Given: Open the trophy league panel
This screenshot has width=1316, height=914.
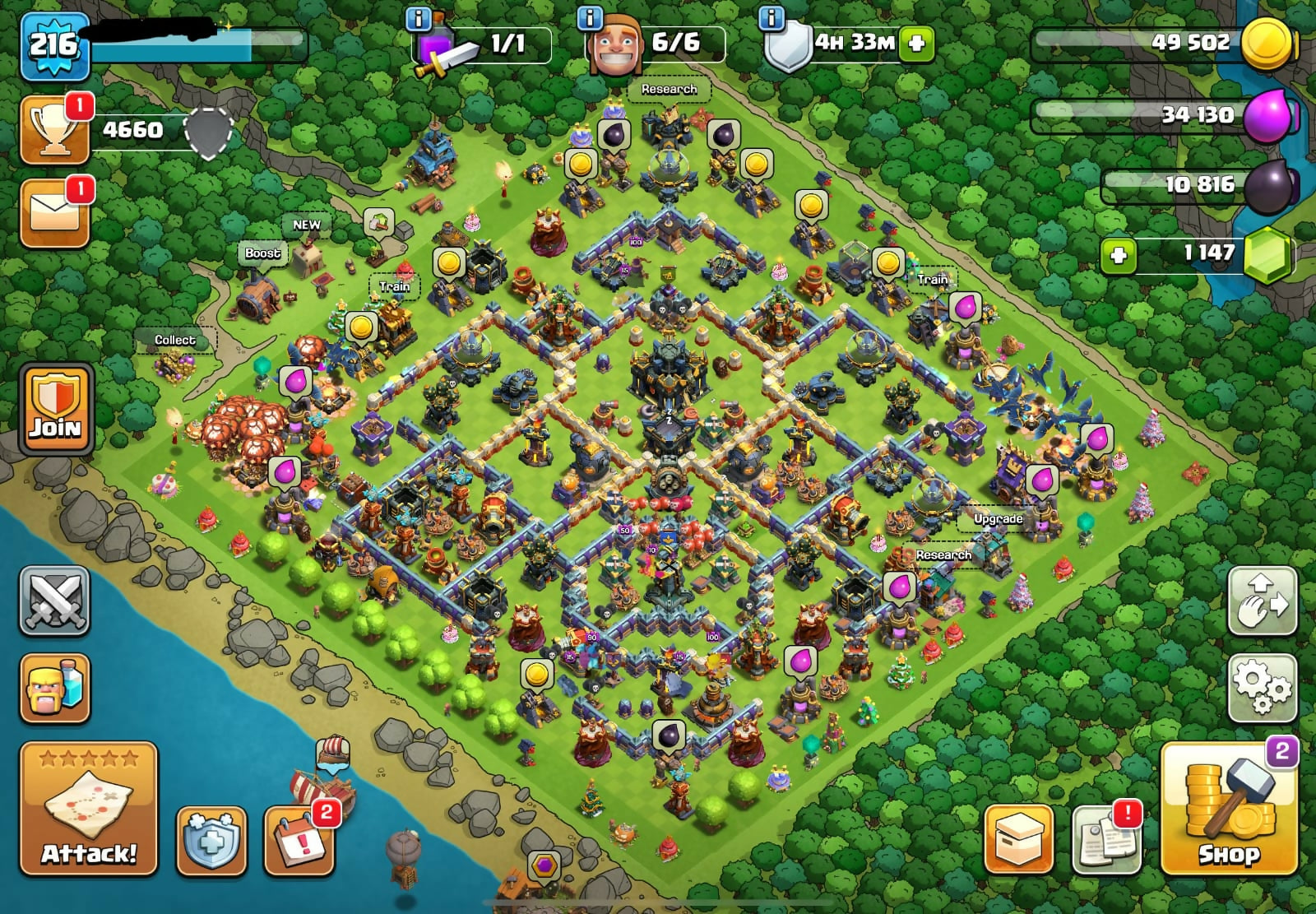Looking at the screenshot, I should click(x=56, y=130).
